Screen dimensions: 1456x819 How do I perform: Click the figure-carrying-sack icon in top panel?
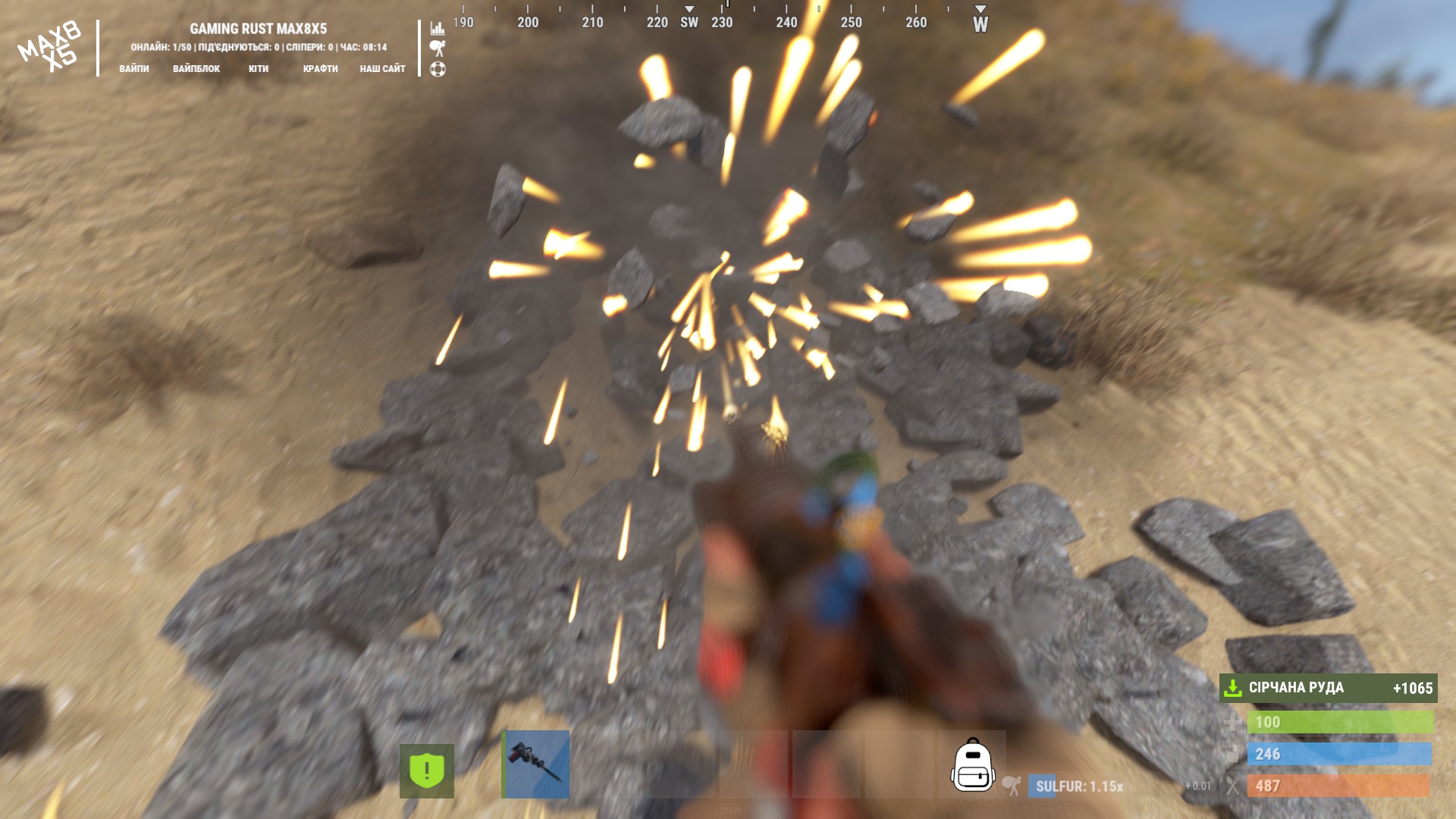tap(438, 49)
